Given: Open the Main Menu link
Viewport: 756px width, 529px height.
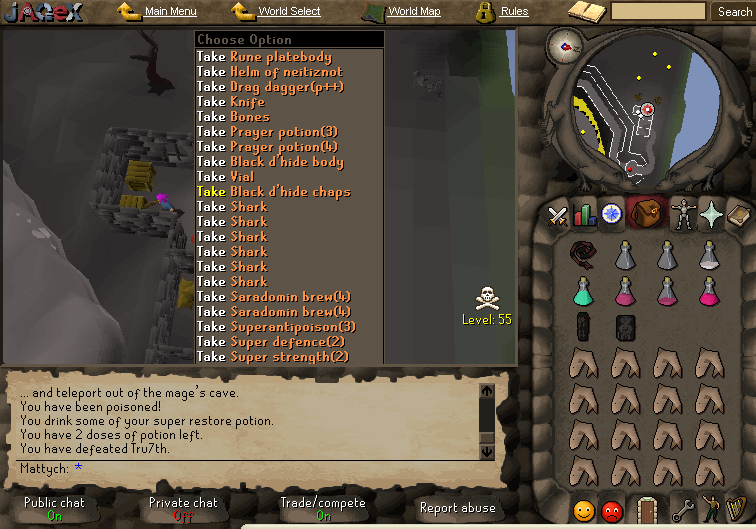Looking at the screenshot, I should (x=169, y=12).
